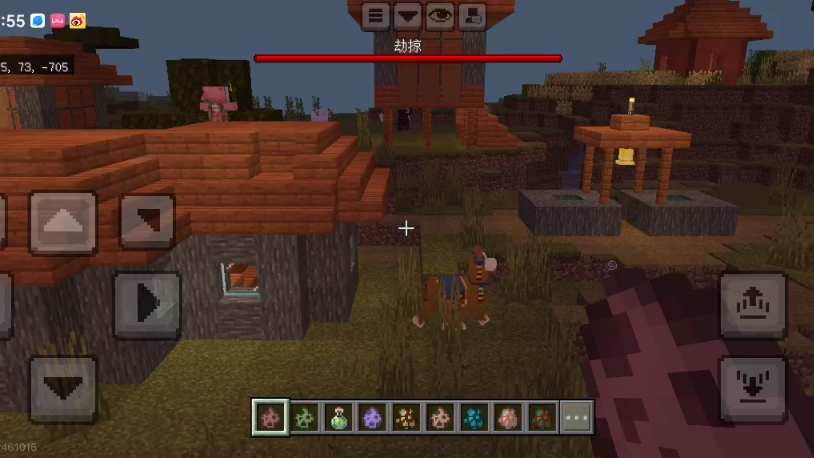Select the red and green spotted spawn egg
Viewport: 814px width, 458px height.
tap(542, 417)
